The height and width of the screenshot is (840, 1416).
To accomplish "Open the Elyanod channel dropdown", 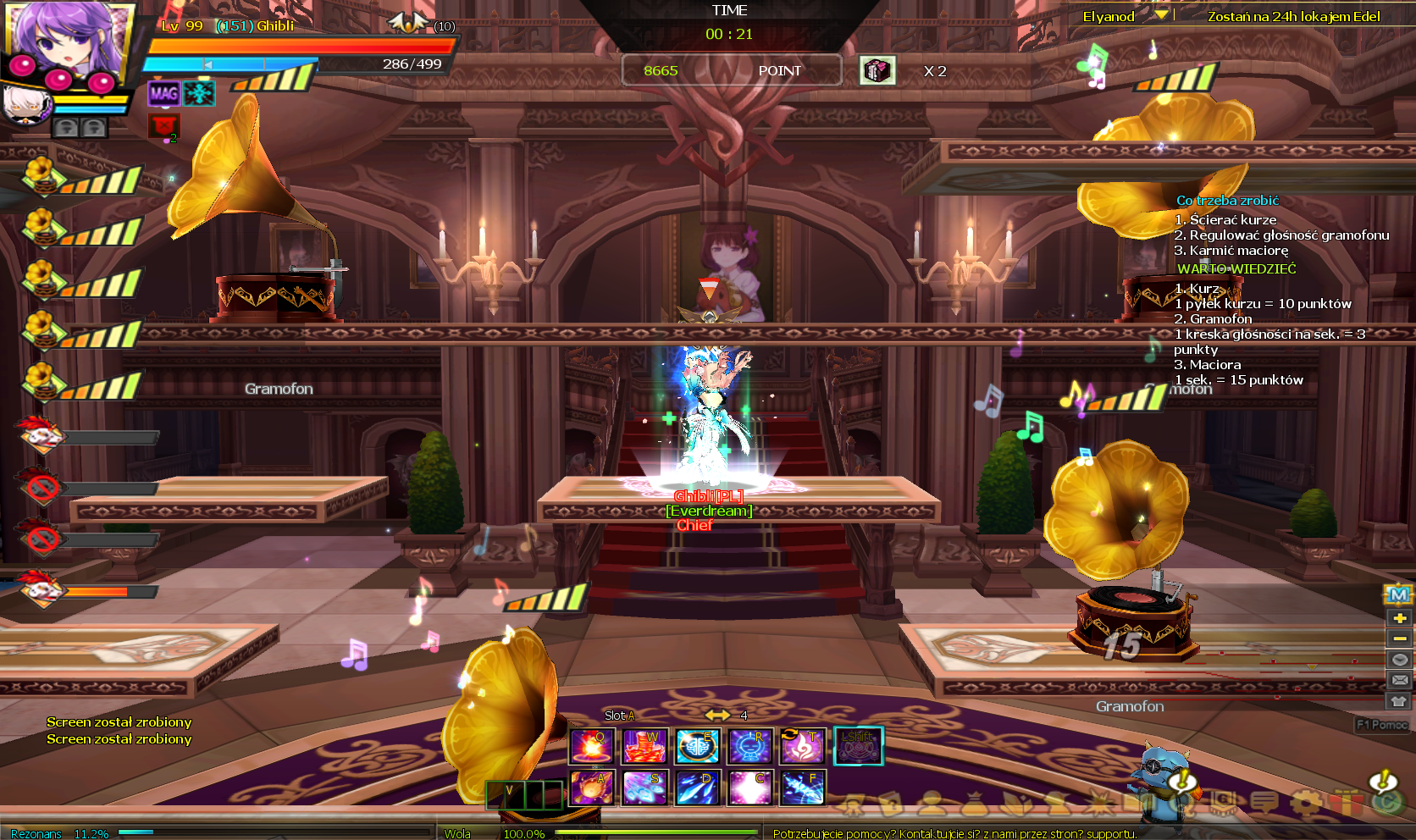I will pos(1161,15).
